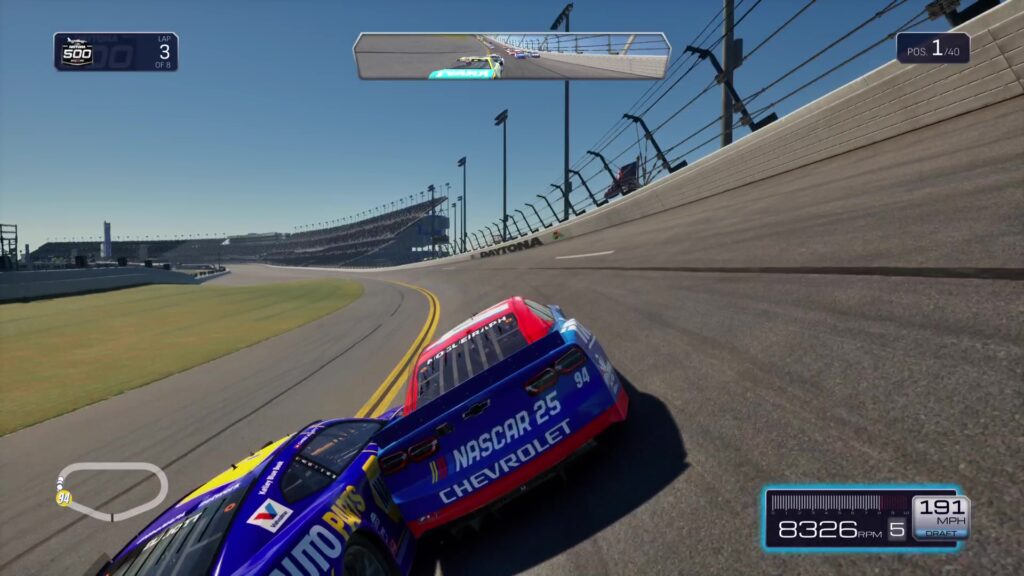Select the rear-view mirror display
The image size is (1024, 576).
click(x=511, y=55)
